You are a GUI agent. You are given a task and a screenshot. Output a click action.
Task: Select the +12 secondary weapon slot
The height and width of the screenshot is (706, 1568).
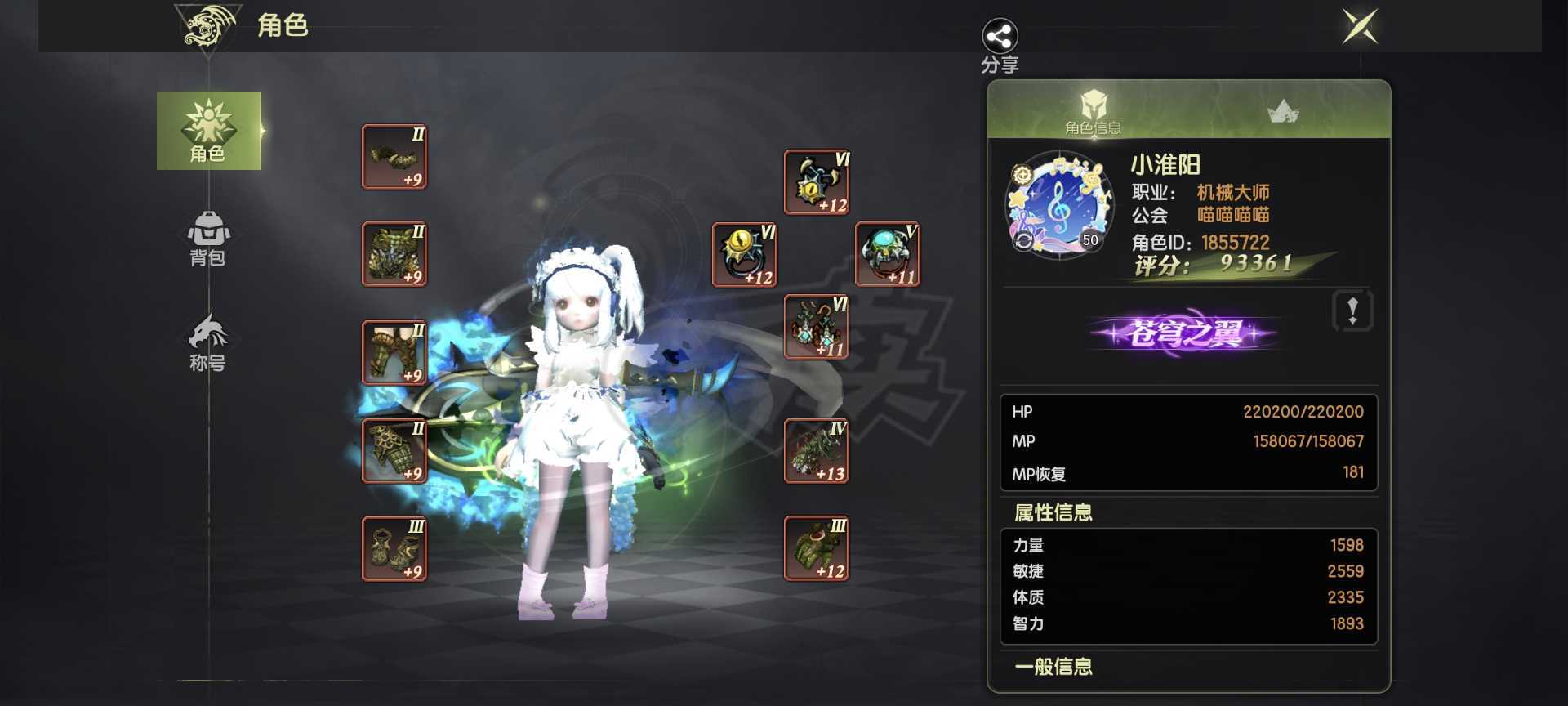click(817, 549)
